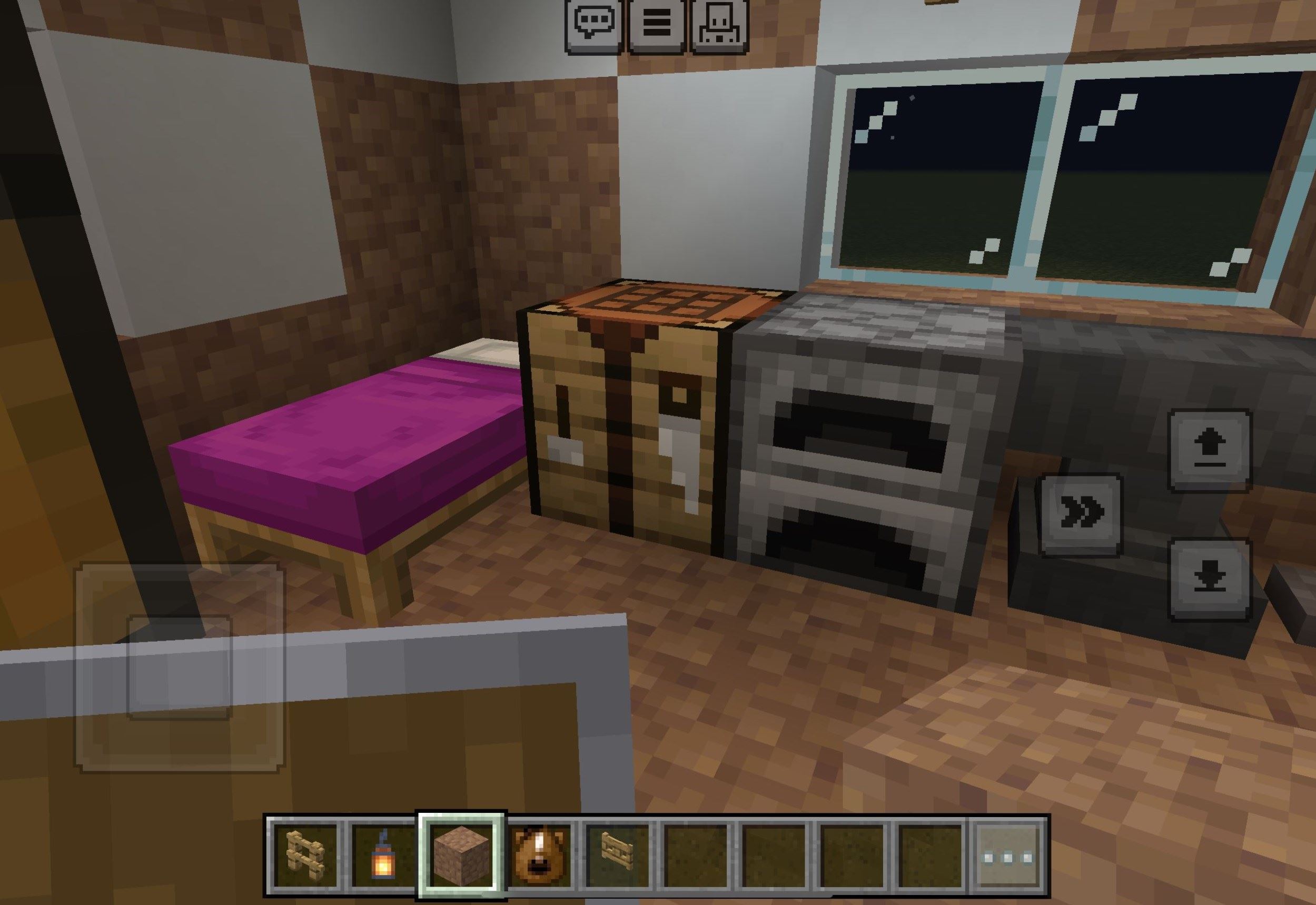The height and width of the screenshot is (905, 1316).
Task: Open the emote character button
Action: (x=719, y=25)
